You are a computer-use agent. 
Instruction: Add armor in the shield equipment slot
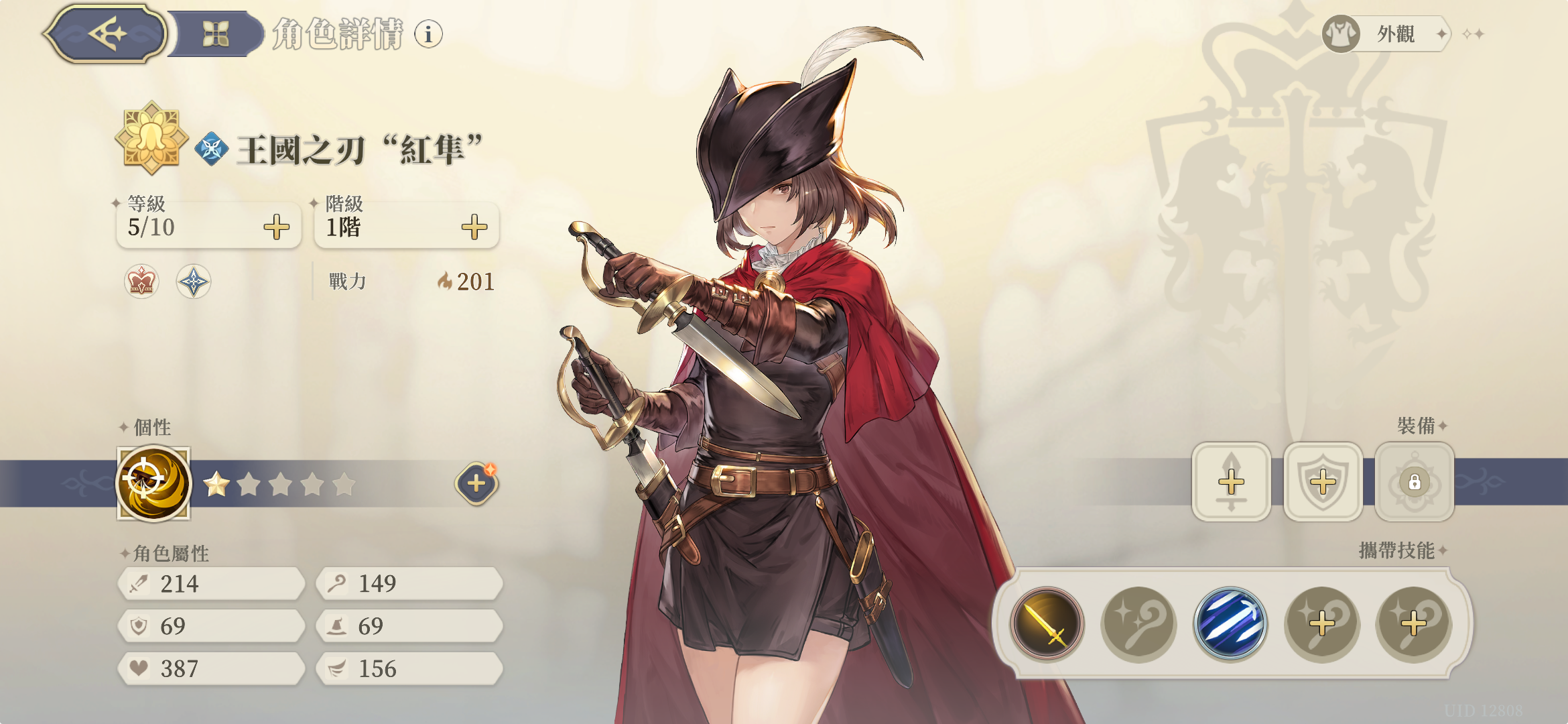(1323, 482)
